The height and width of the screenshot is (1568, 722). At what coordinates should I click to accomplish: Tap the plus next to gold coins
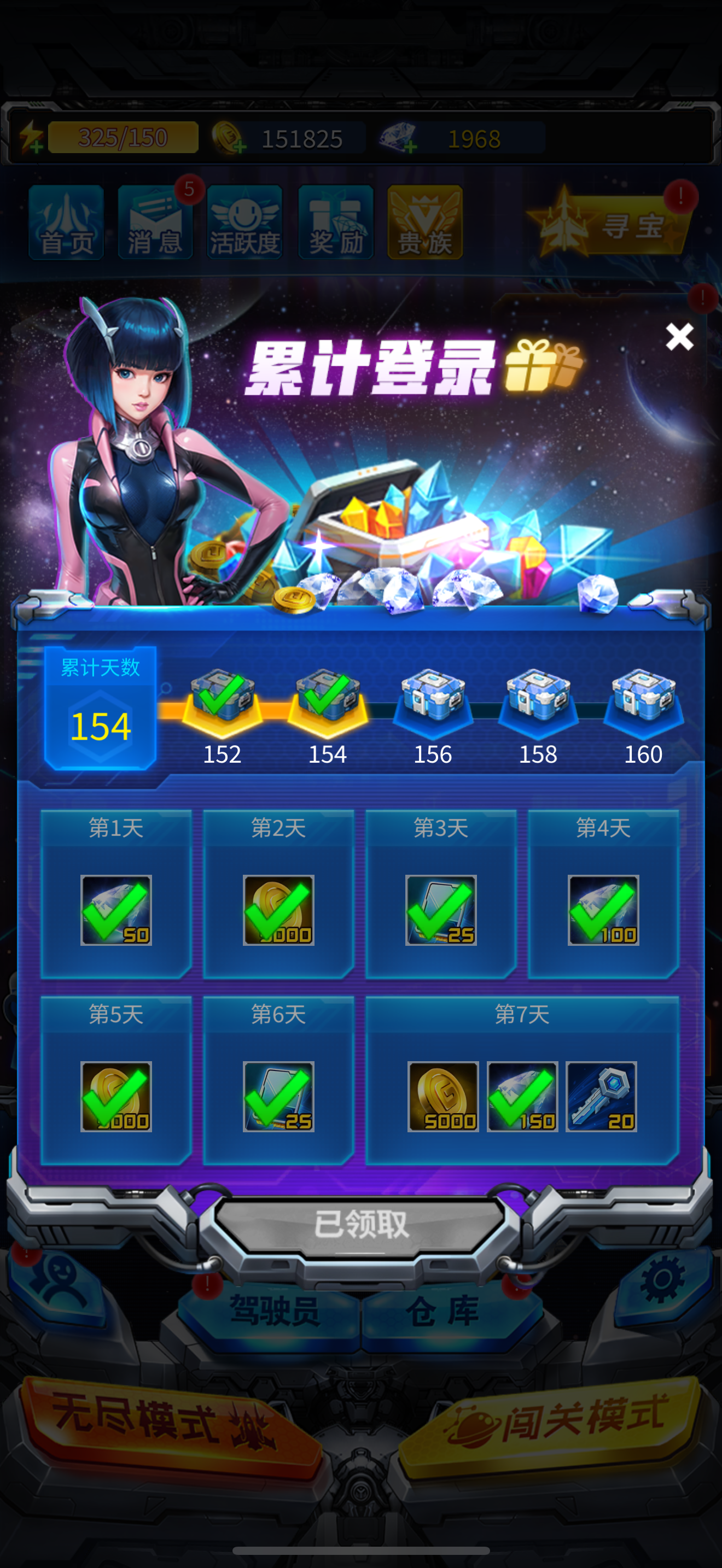tap(240, 146)
